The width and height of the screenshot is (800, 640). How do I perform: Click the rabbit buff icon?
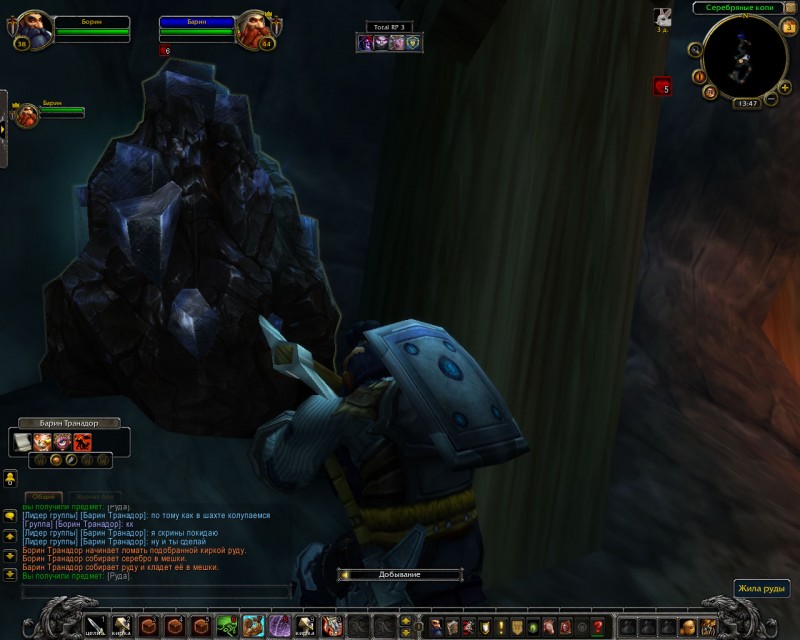click(662, 16)
